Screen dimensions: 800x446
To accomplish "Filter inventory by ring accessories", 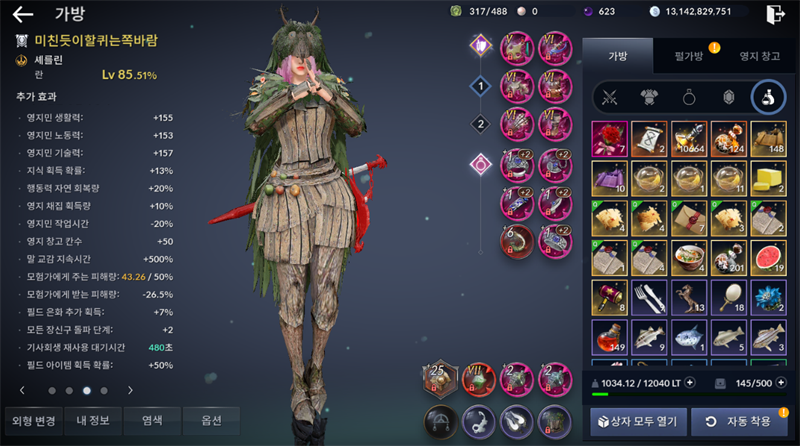I will pyautogui.click(x=690, y=98).
